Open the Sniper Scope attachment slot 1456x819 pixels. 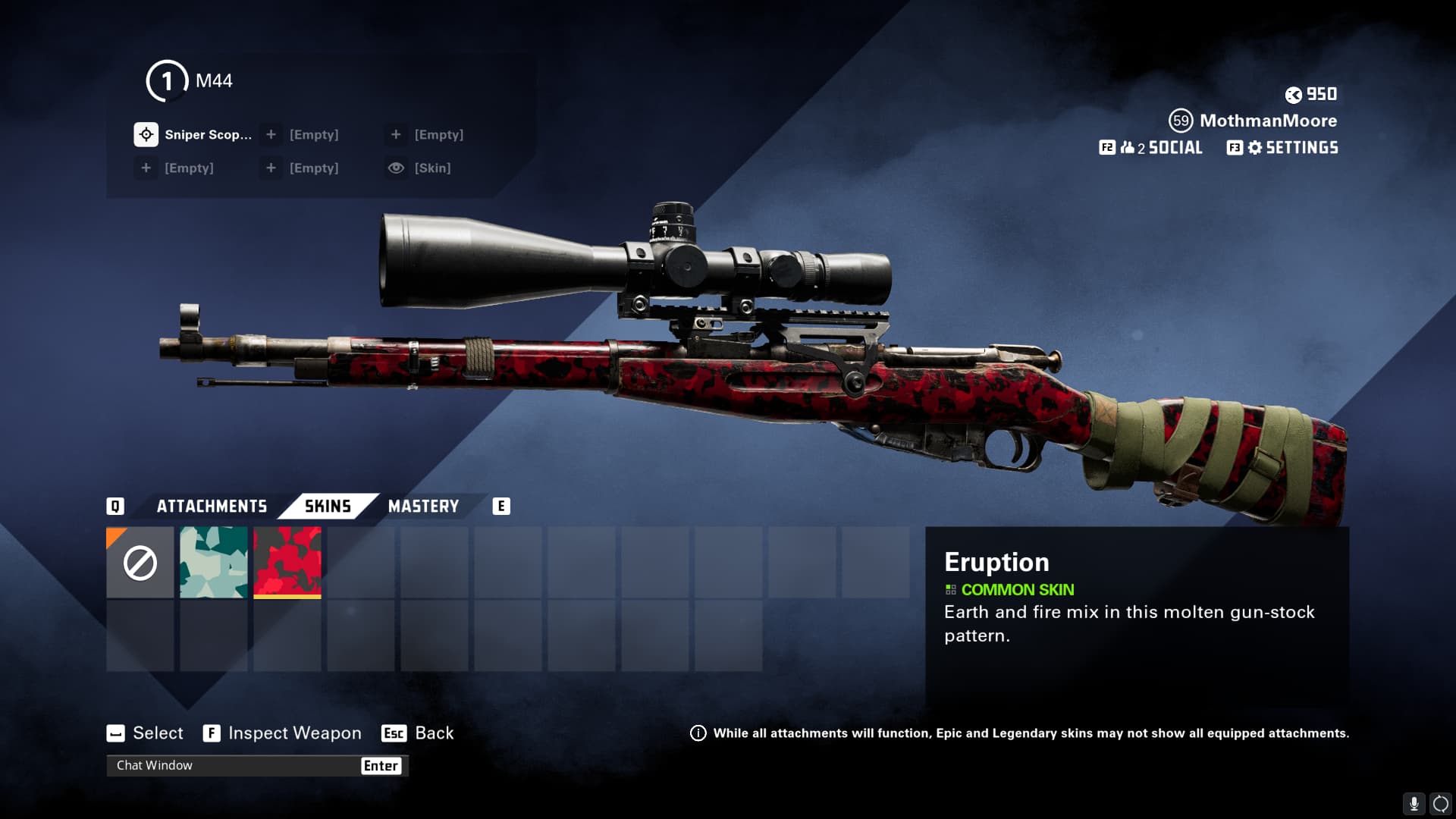[194, 135]
